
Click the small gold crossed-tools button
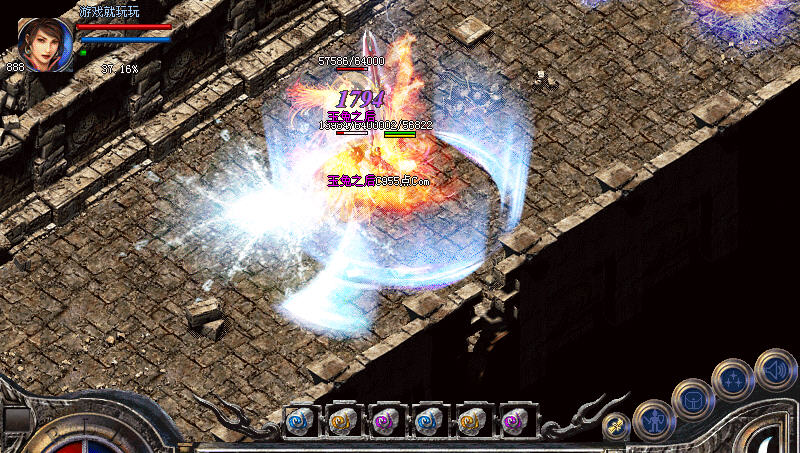(617, 426)
